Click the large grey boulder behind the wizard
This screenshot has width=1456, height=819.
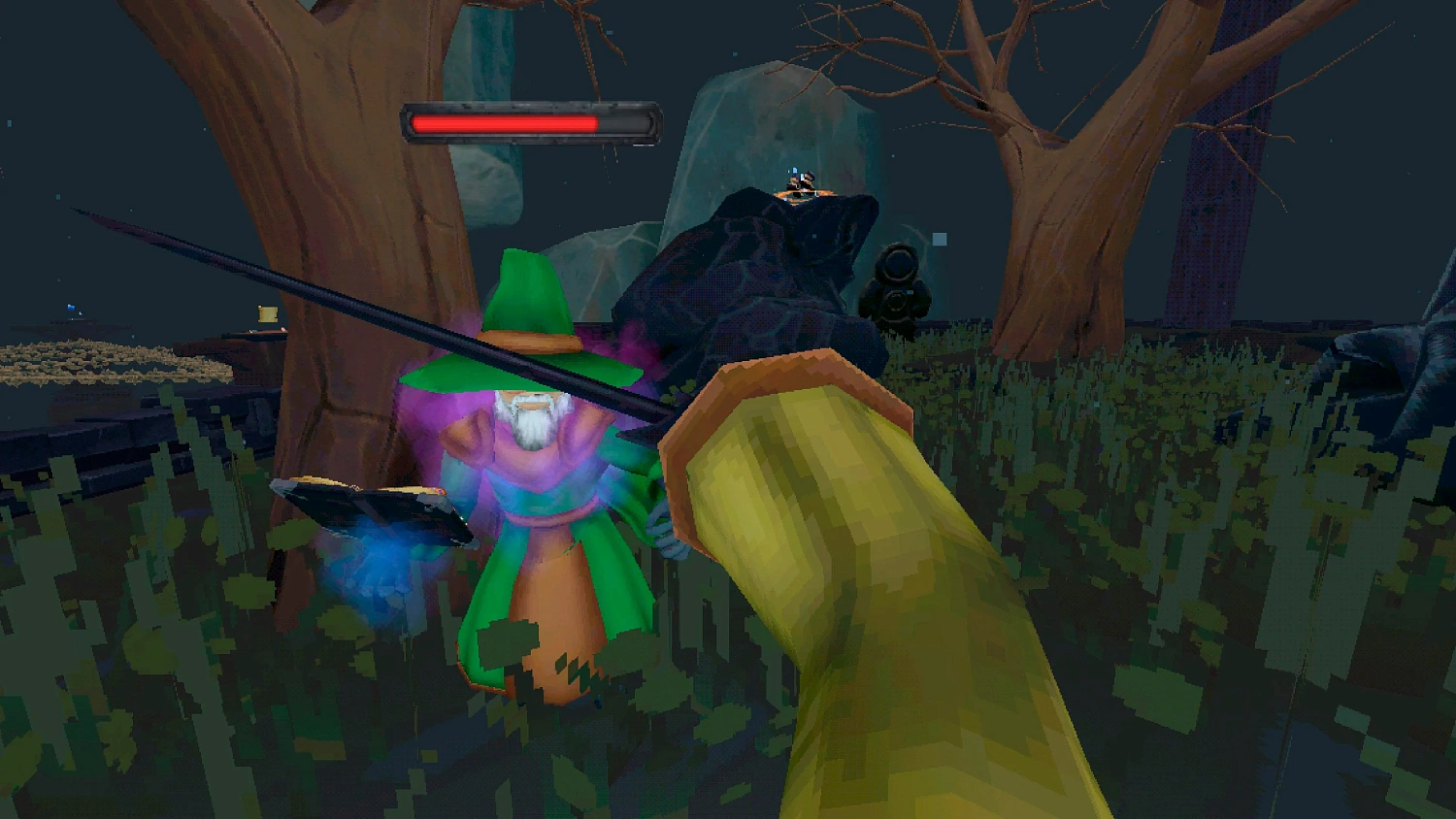[x=777, y=146]
